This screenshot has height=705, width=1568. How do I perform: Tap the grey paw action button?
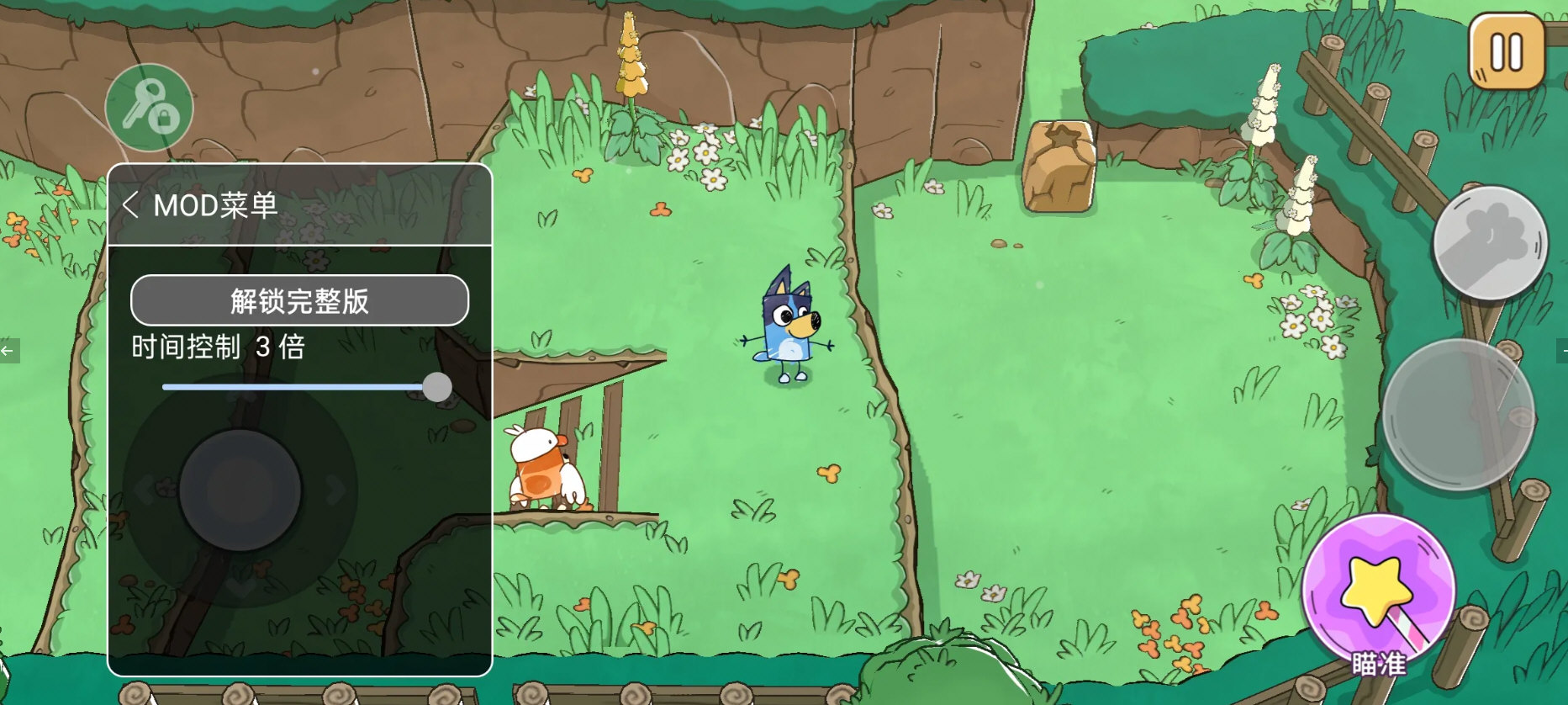pyautogui.click(x=1490, y=243)
